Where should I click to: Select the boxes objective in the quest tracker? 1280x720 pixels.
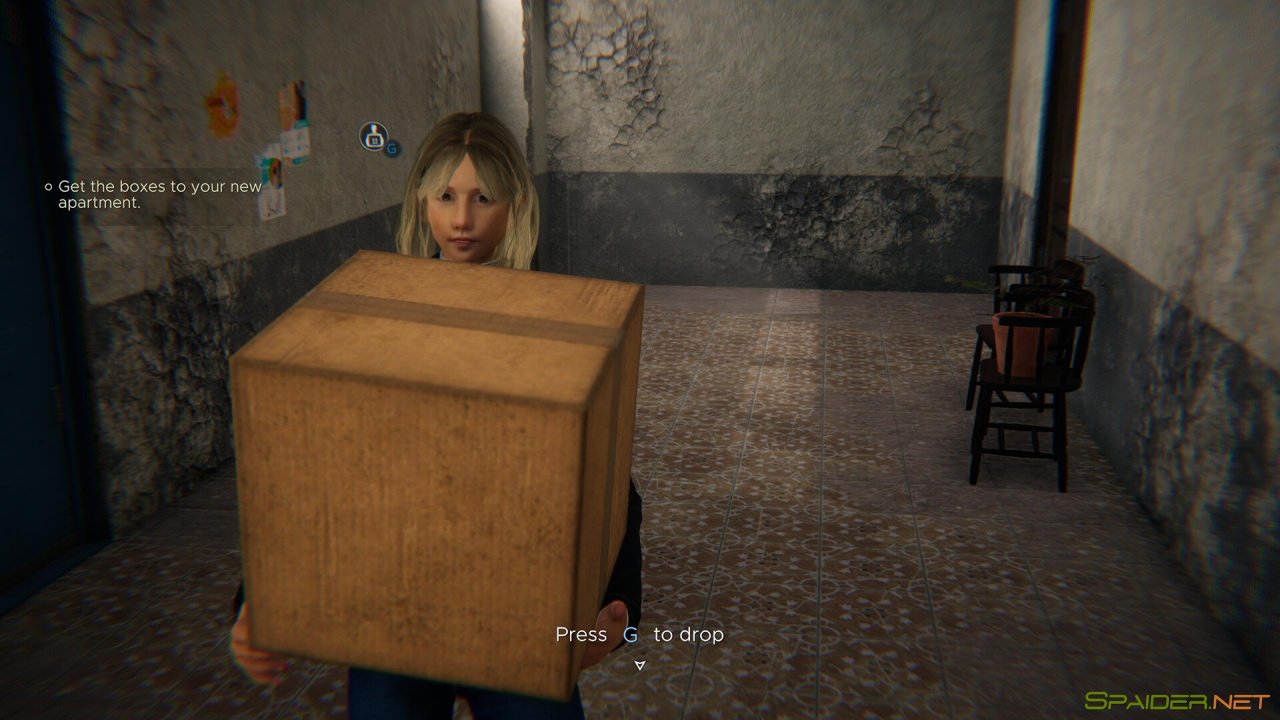159,194
